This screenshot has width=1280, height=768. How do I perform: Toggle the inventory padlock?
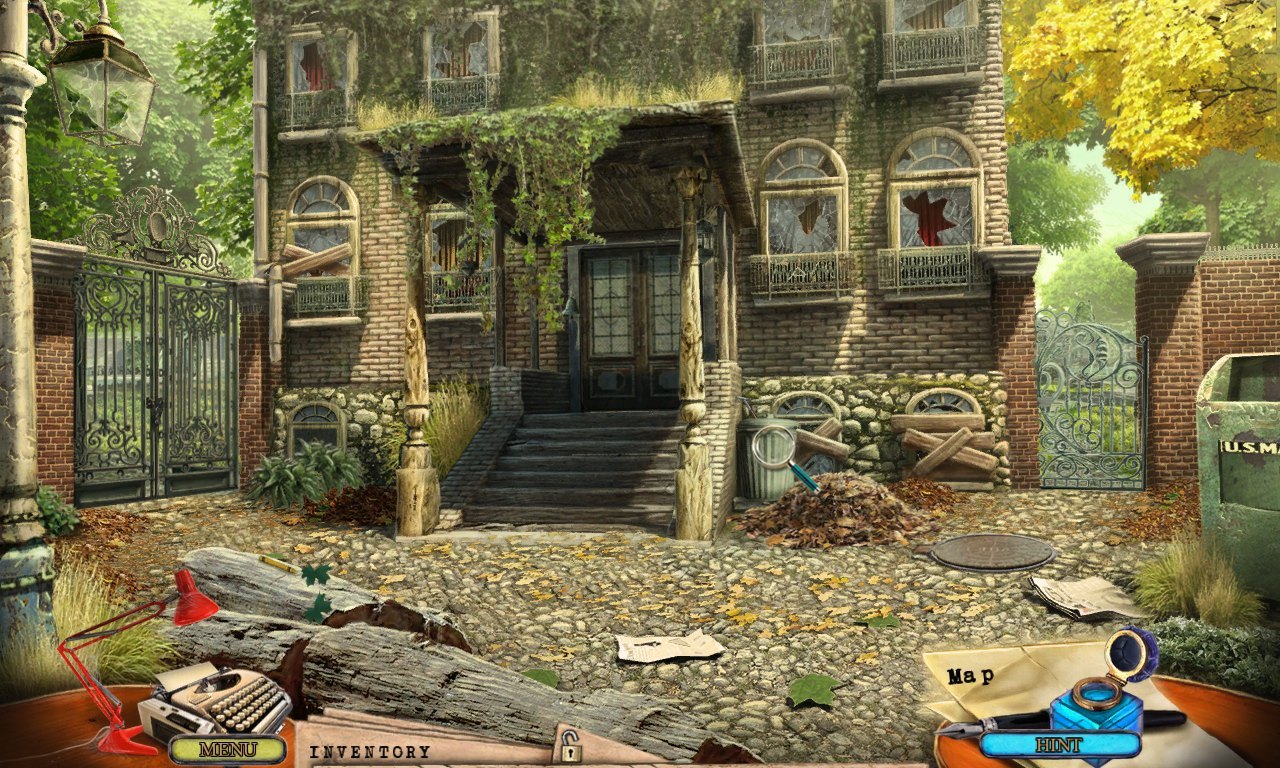[570, 745]
